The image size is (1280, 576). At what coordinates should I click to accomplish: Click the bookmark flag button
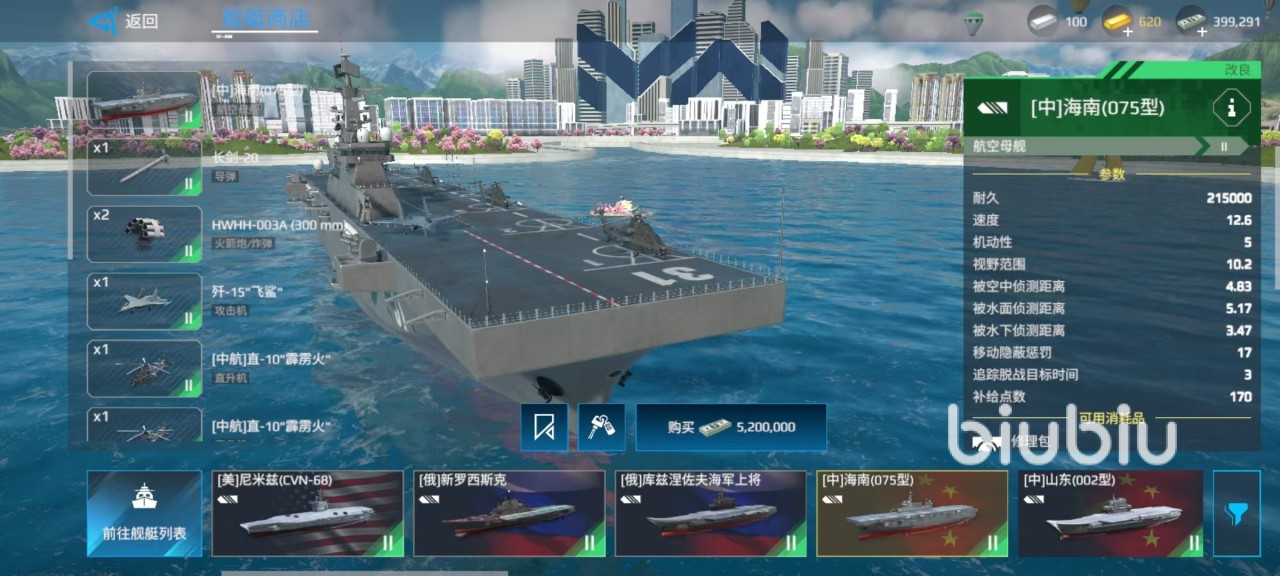click(x=544, y=427)
